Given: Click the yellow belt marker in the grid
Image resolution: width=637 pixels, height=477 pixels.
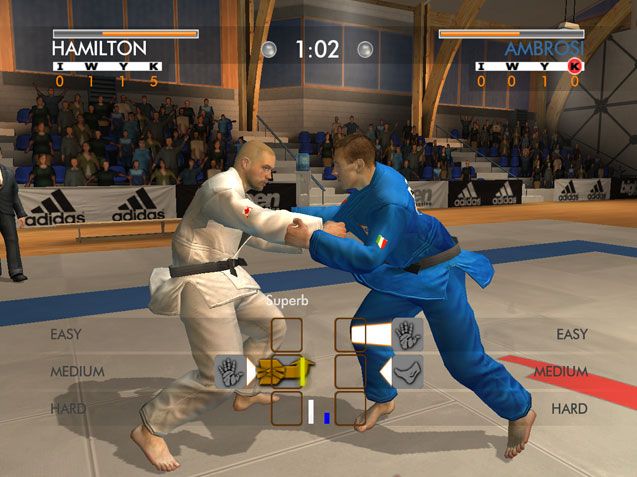Looking at the screenshot, I should click(x=283, y=372).
